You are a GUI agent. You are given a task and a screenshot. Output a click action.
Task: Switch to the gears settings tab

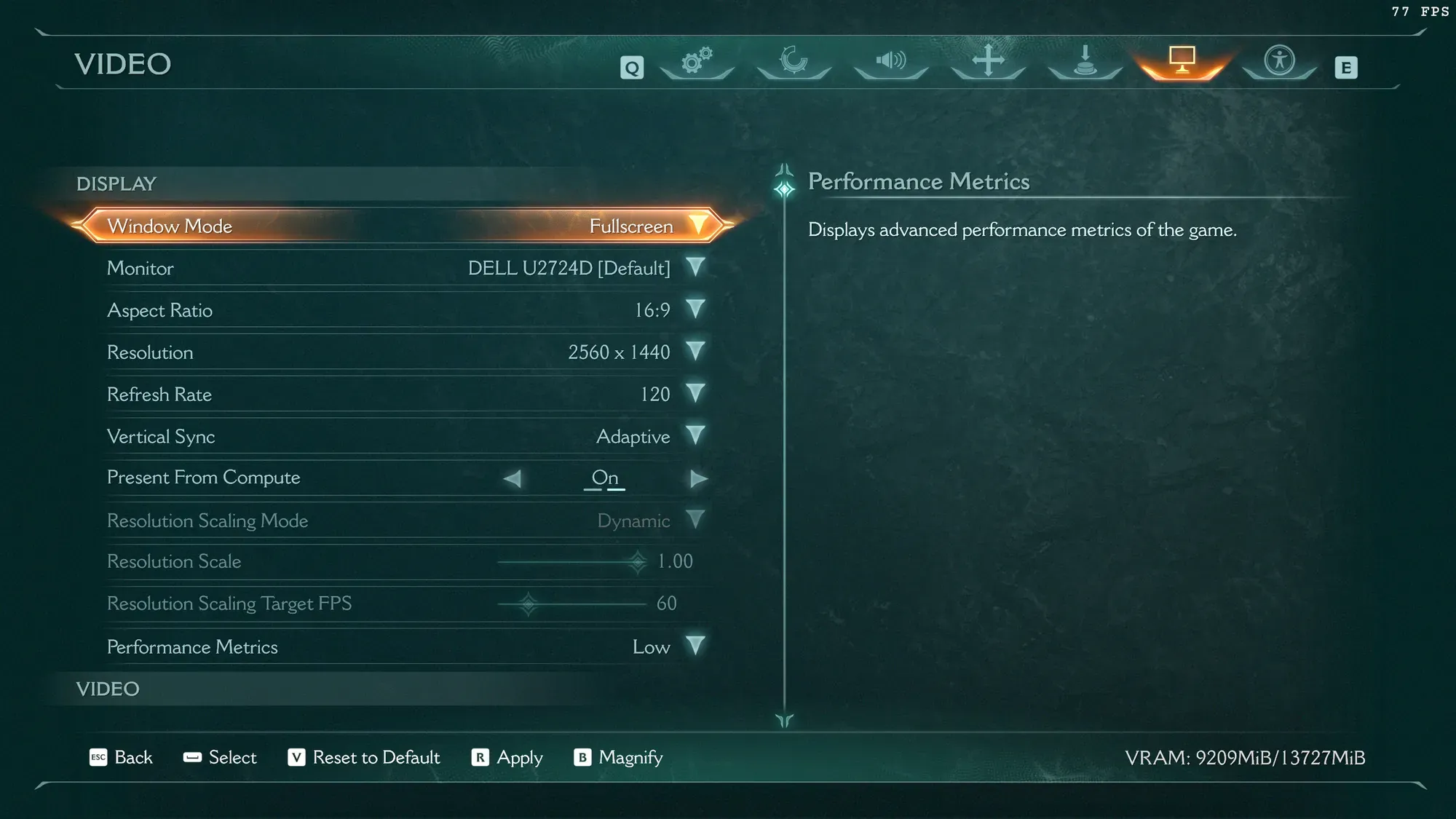[697, 60]
